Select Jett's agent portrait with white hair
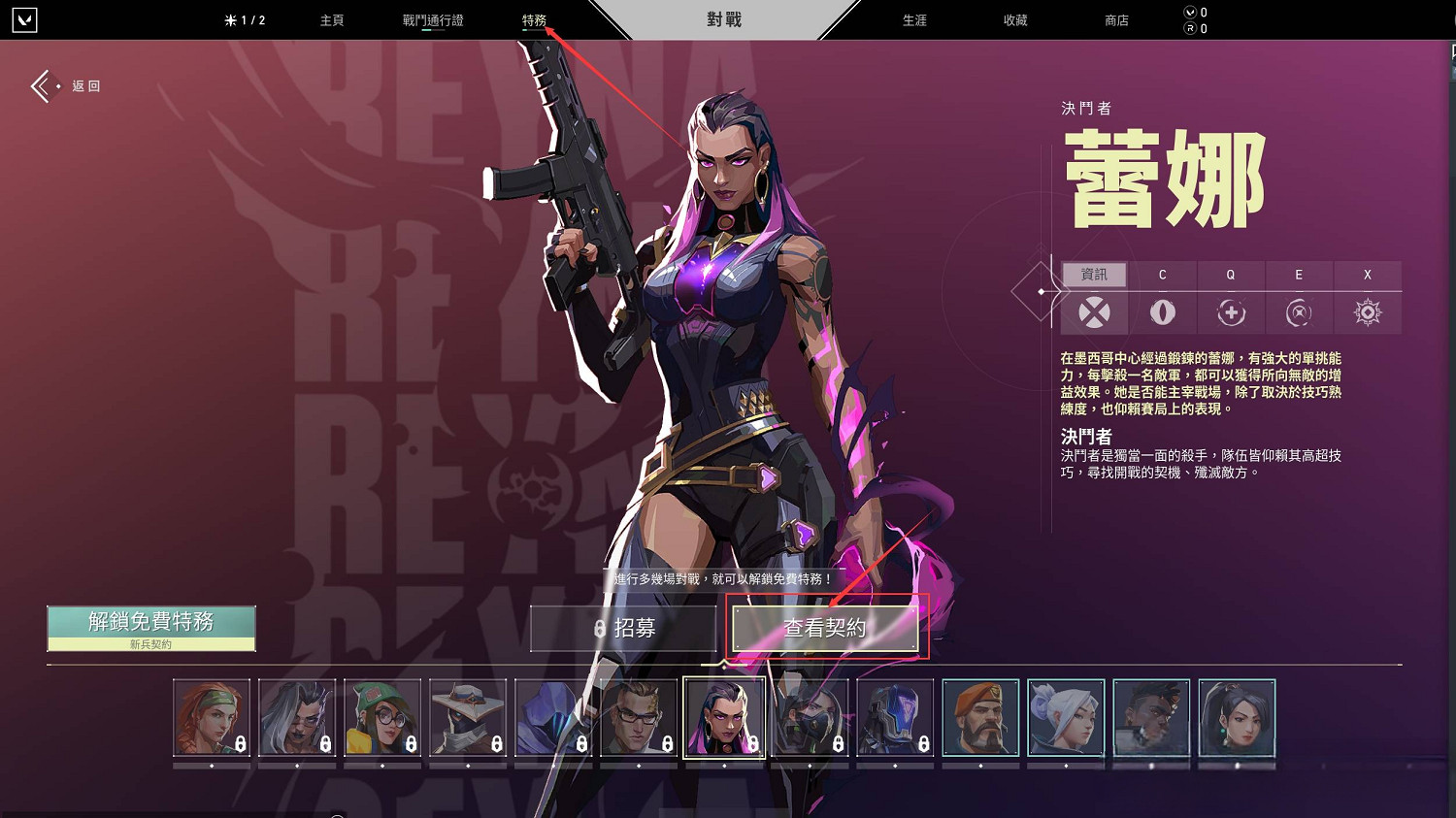Screen dimensions: 1456x818 (x=1067, y=718)
